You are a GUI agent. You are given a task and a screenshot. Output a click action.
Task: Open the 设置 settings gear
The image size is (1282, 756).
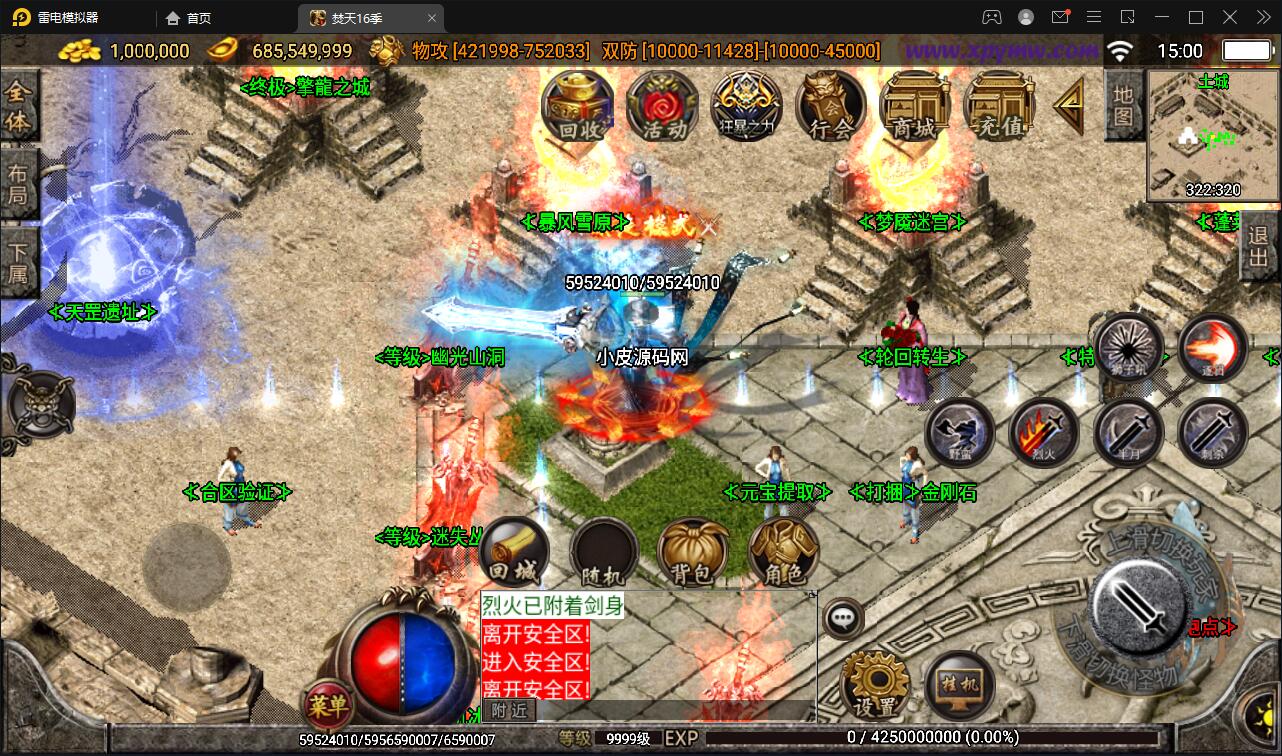pos(875,686)
